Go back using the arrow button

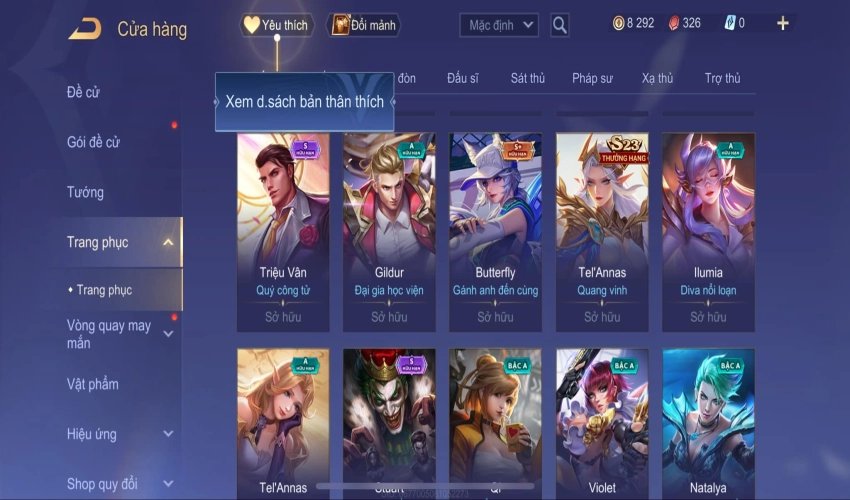pos(84,28)
